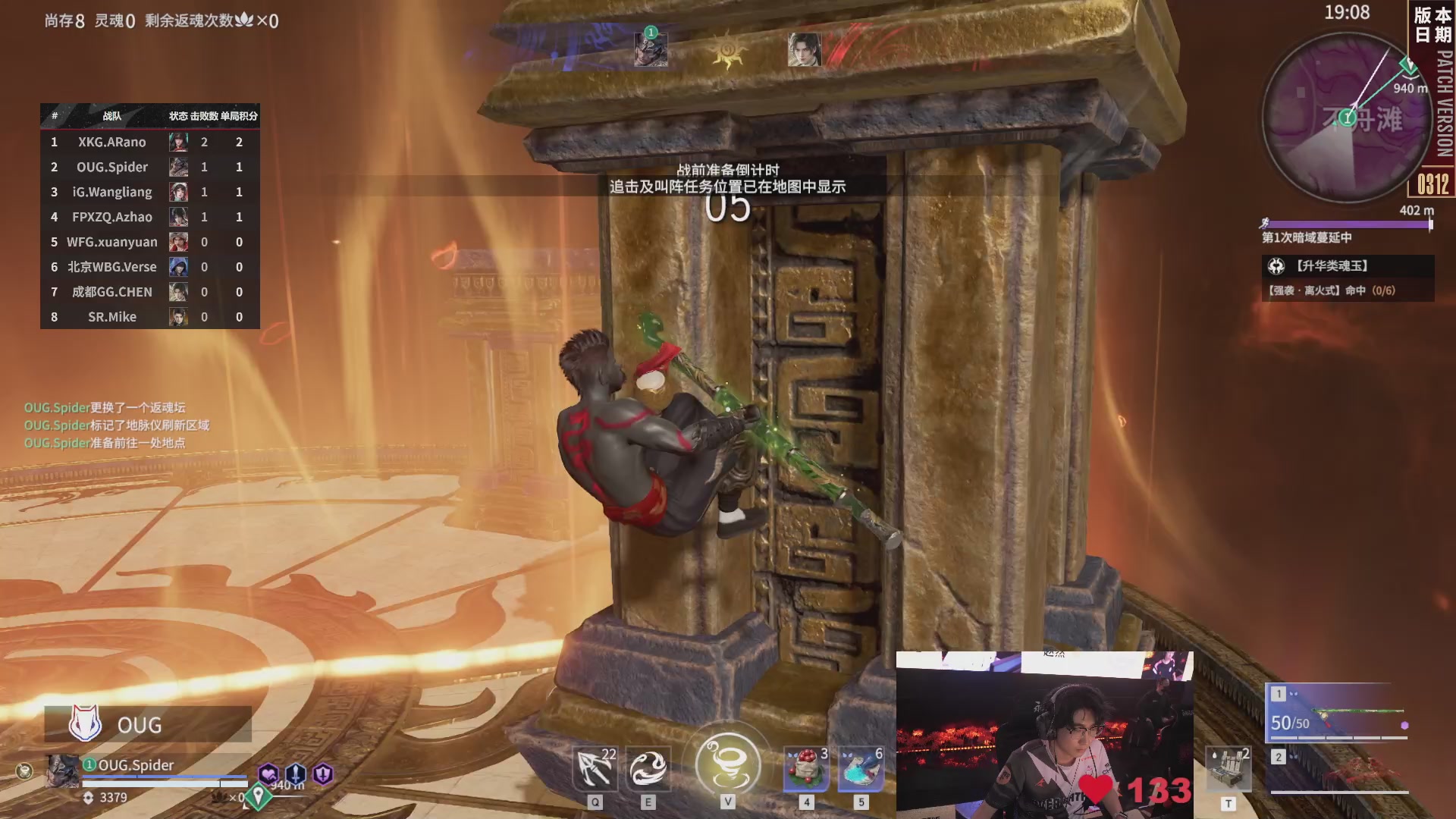Click the green map pin marker
The width and height of the screenshot is (1456, 819).
259,795
